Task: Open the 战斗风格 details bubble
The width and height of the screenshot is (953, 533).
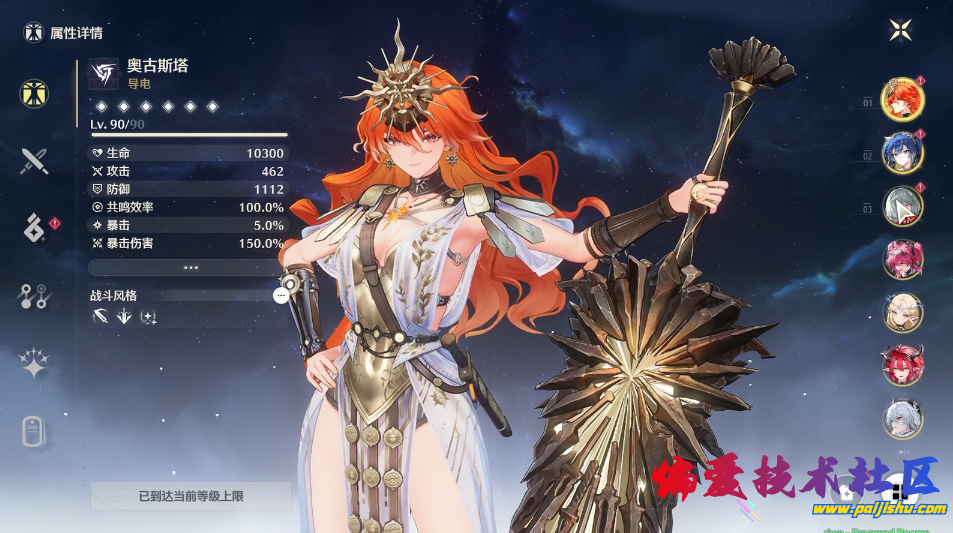Action: (x=281, y=295)
